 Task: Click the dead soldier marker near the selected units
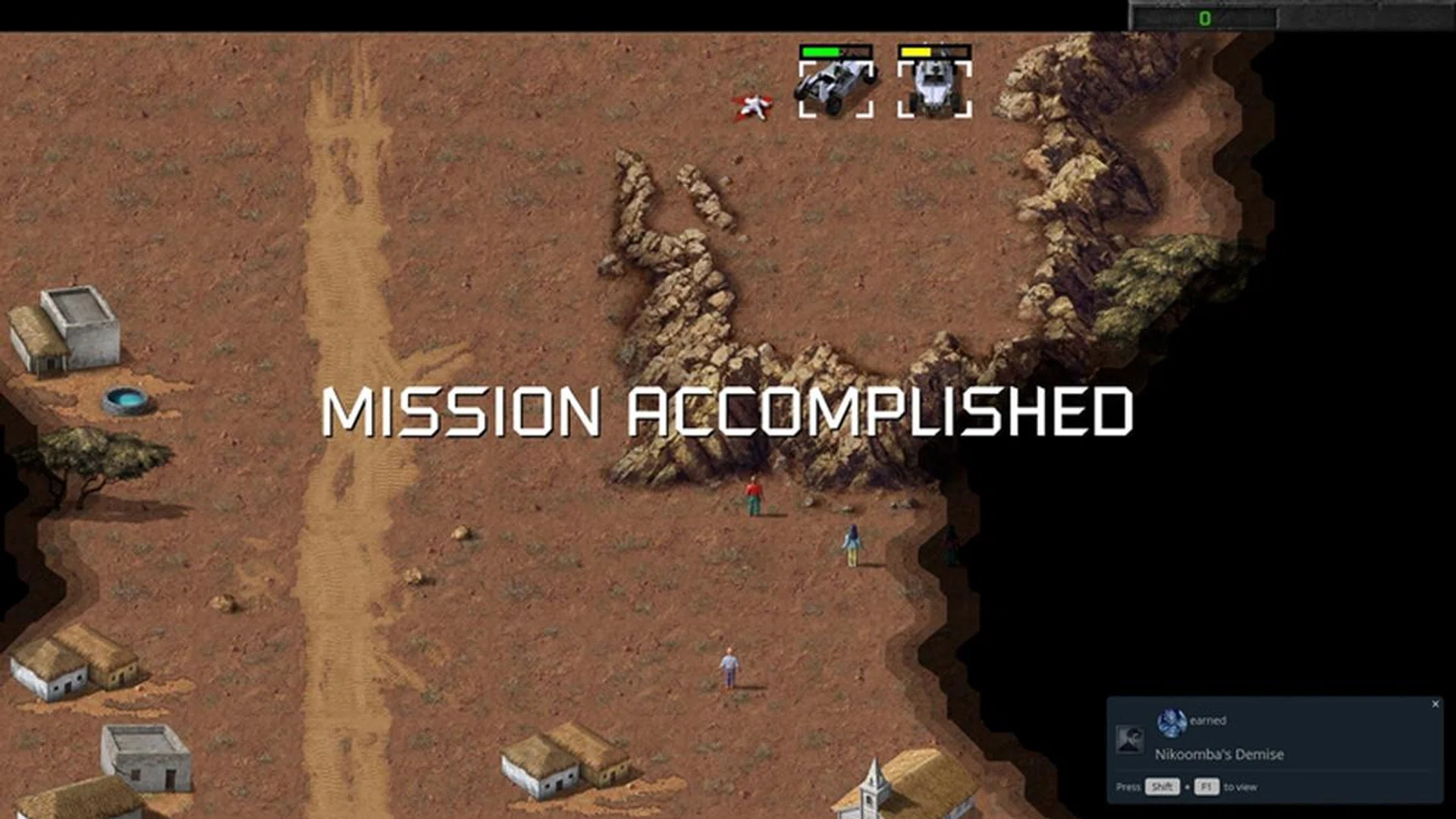pyautogui.click(x=752, y=106)
